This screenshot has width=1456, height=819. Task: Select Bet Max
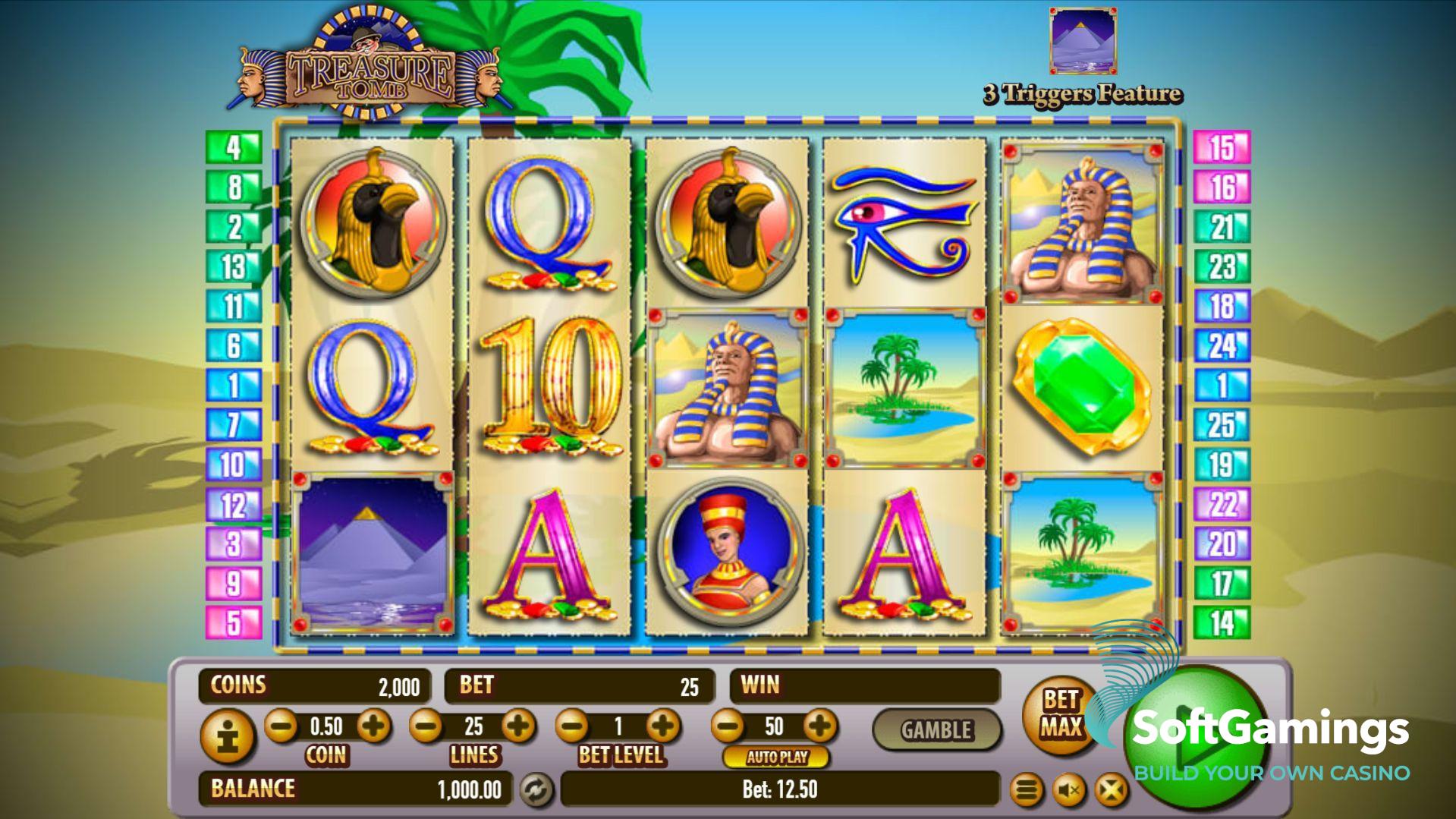pos(1060,713)
